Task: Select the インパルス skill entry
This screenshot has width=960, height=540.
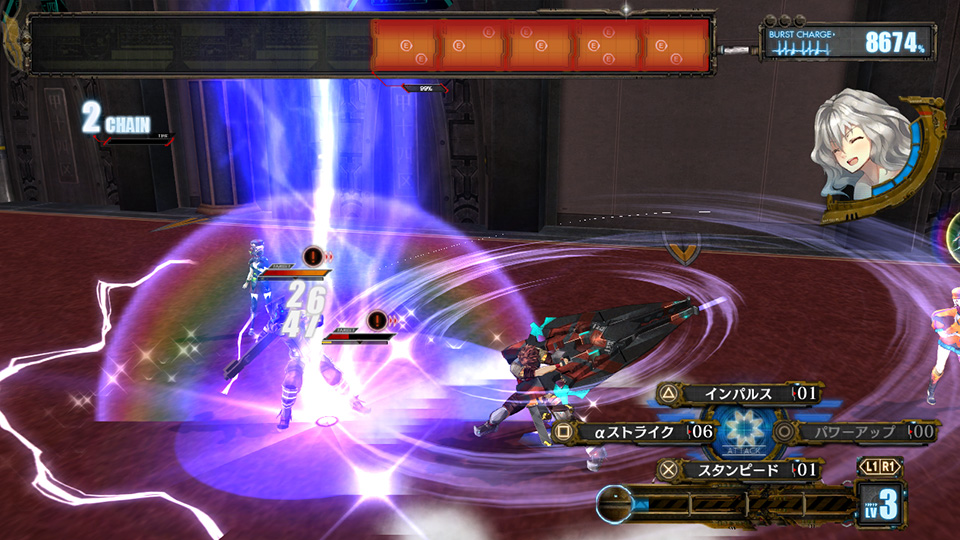Action: click(738, 393)
